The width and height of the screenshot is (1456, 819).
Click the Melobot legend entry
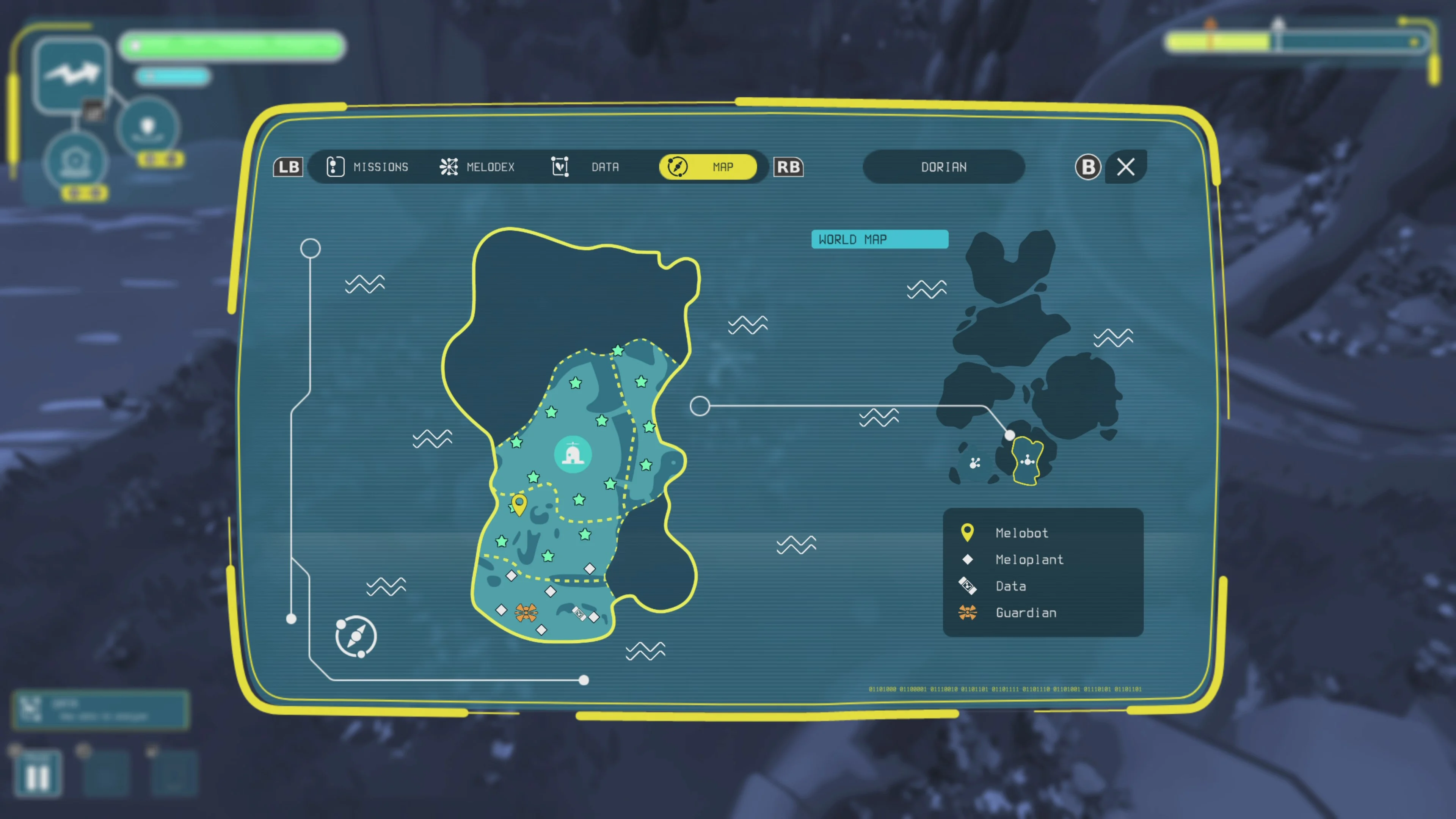pyautogui.click(x=1021, y=532)
